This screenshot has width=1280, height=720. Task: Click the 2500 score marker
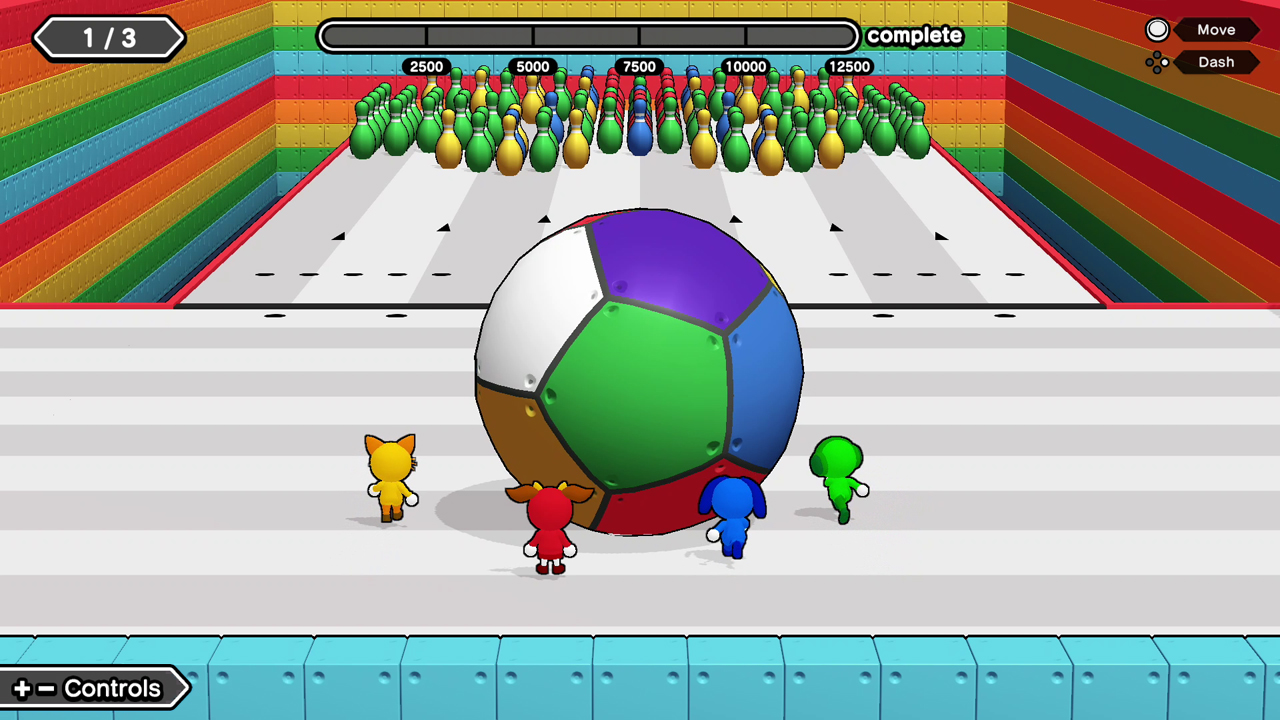427,66
